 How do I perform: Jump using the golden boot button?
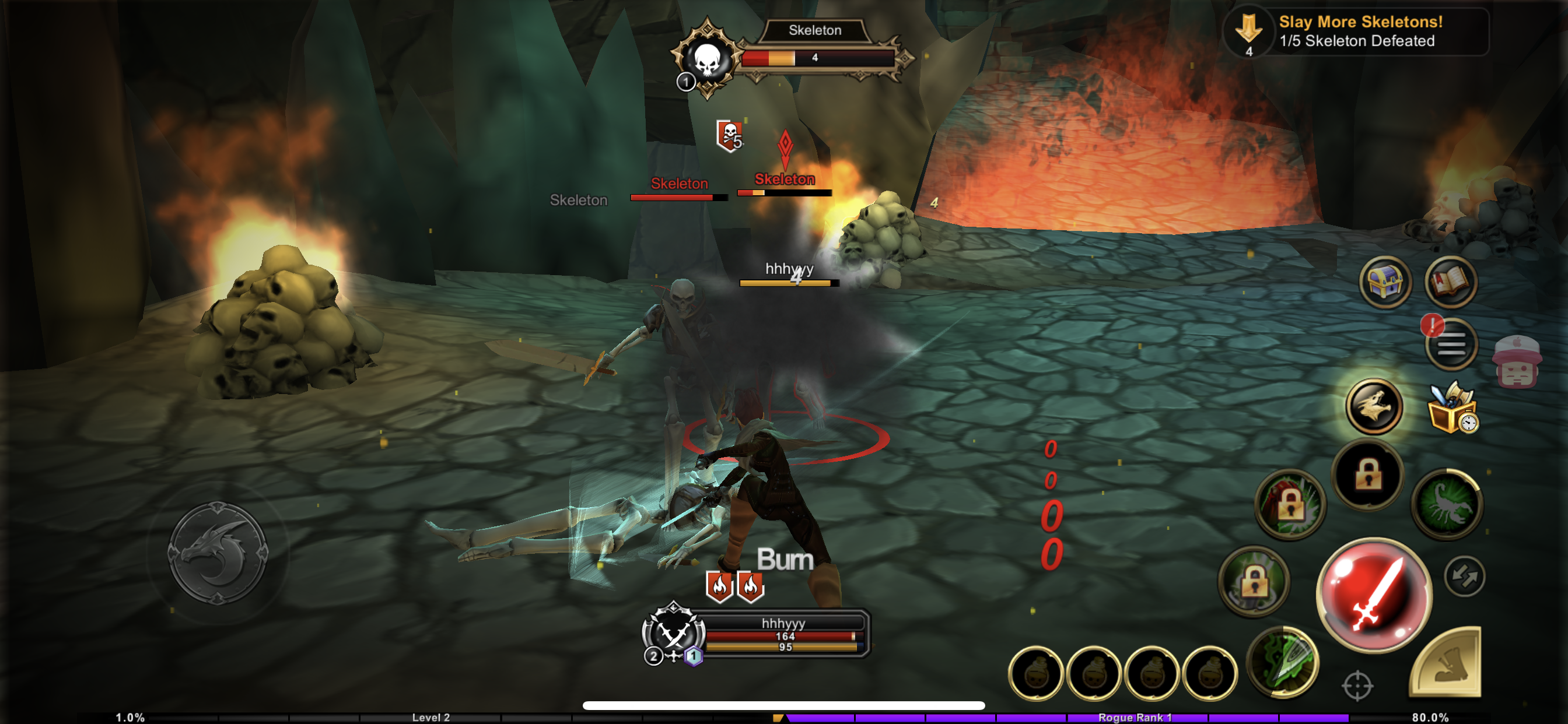[1447, 665]
